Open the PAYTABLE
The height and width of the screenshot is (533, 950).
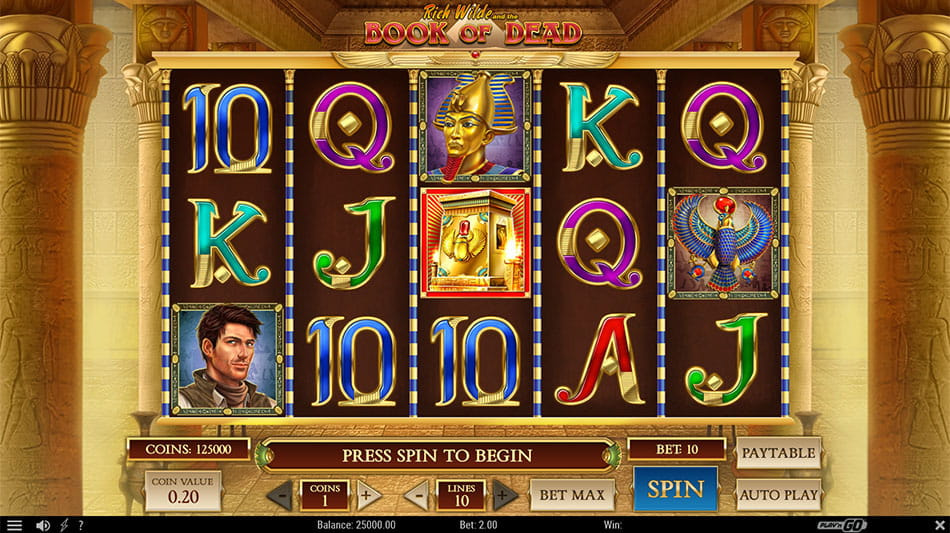pos(778,453)
